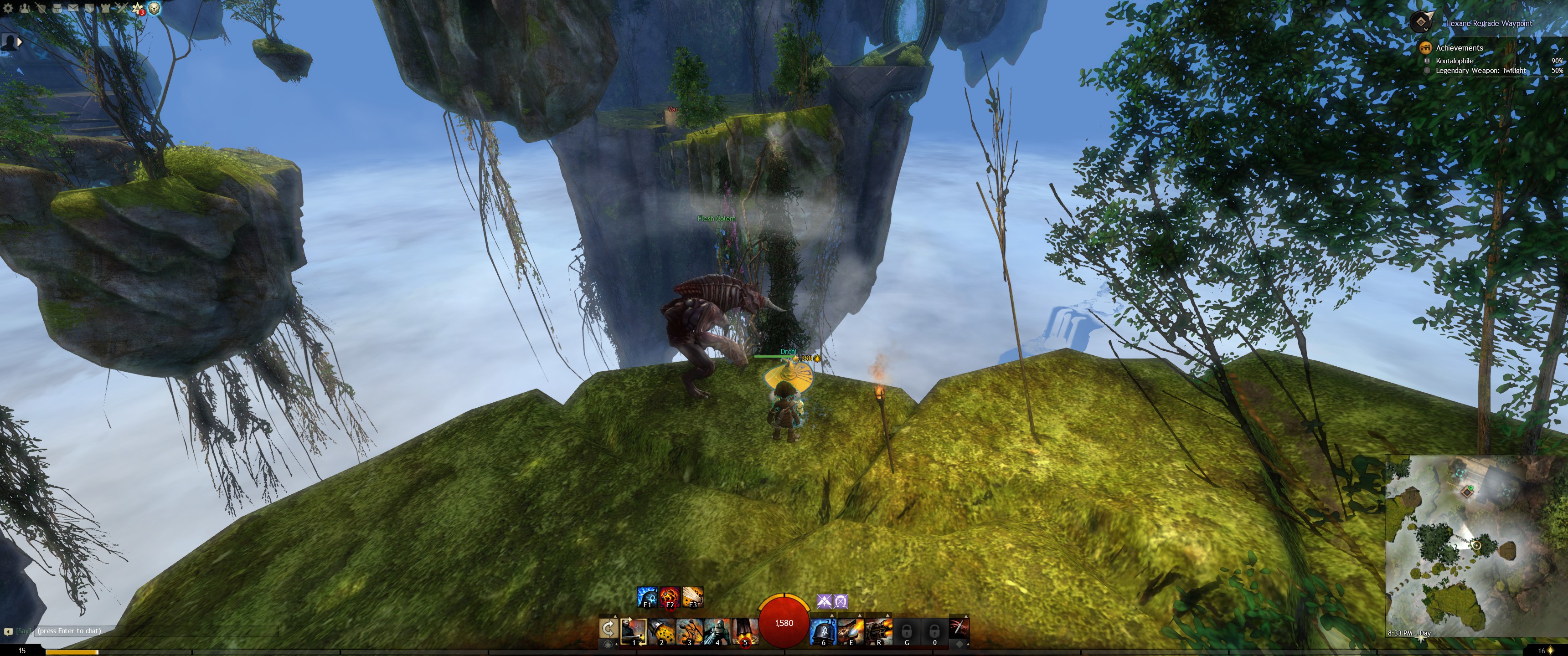Fire the rocket jump skill 5
Screen dimensions: 1568x656
(745, 630)
